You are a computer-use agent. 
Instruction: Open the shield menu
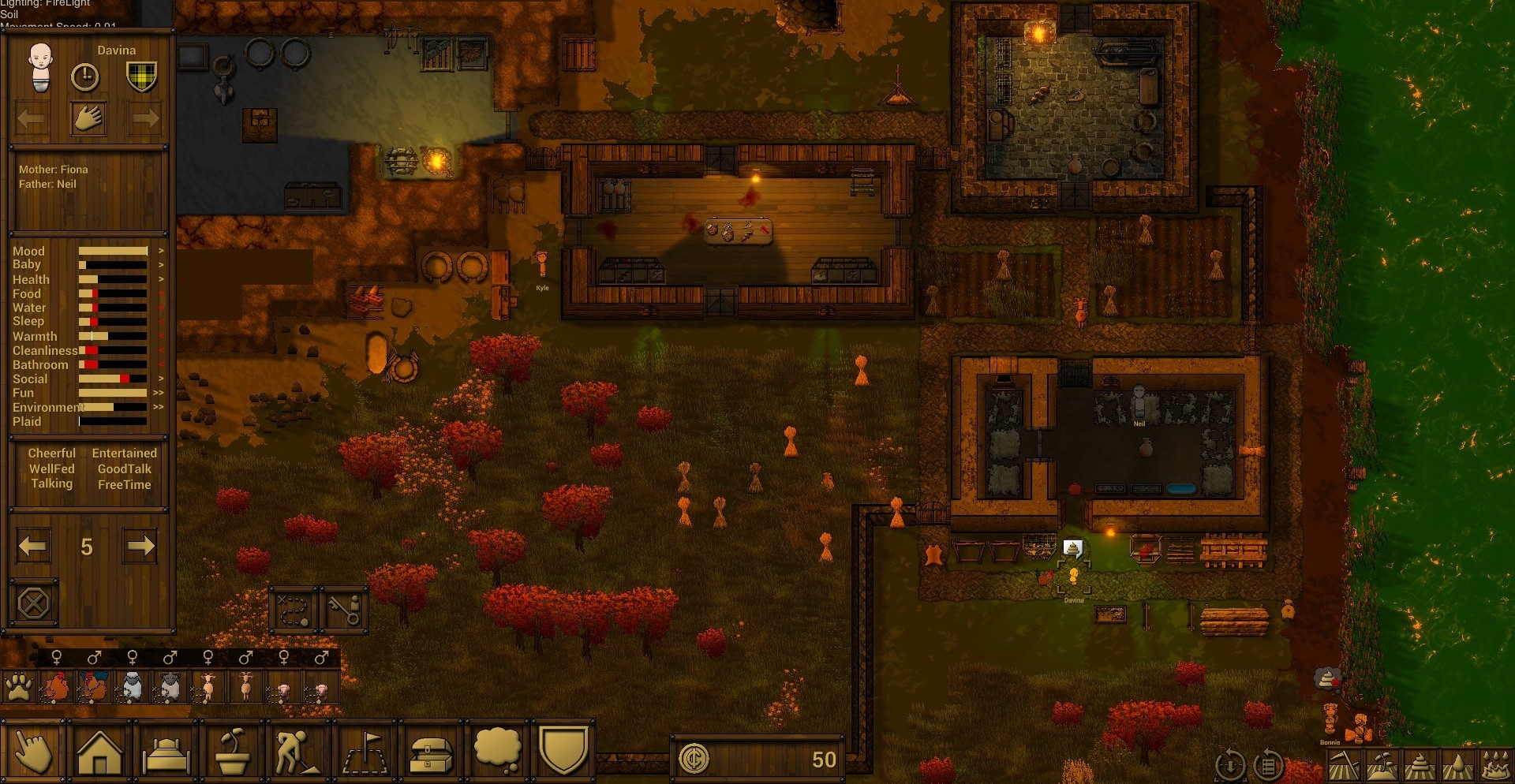[563, 750]
